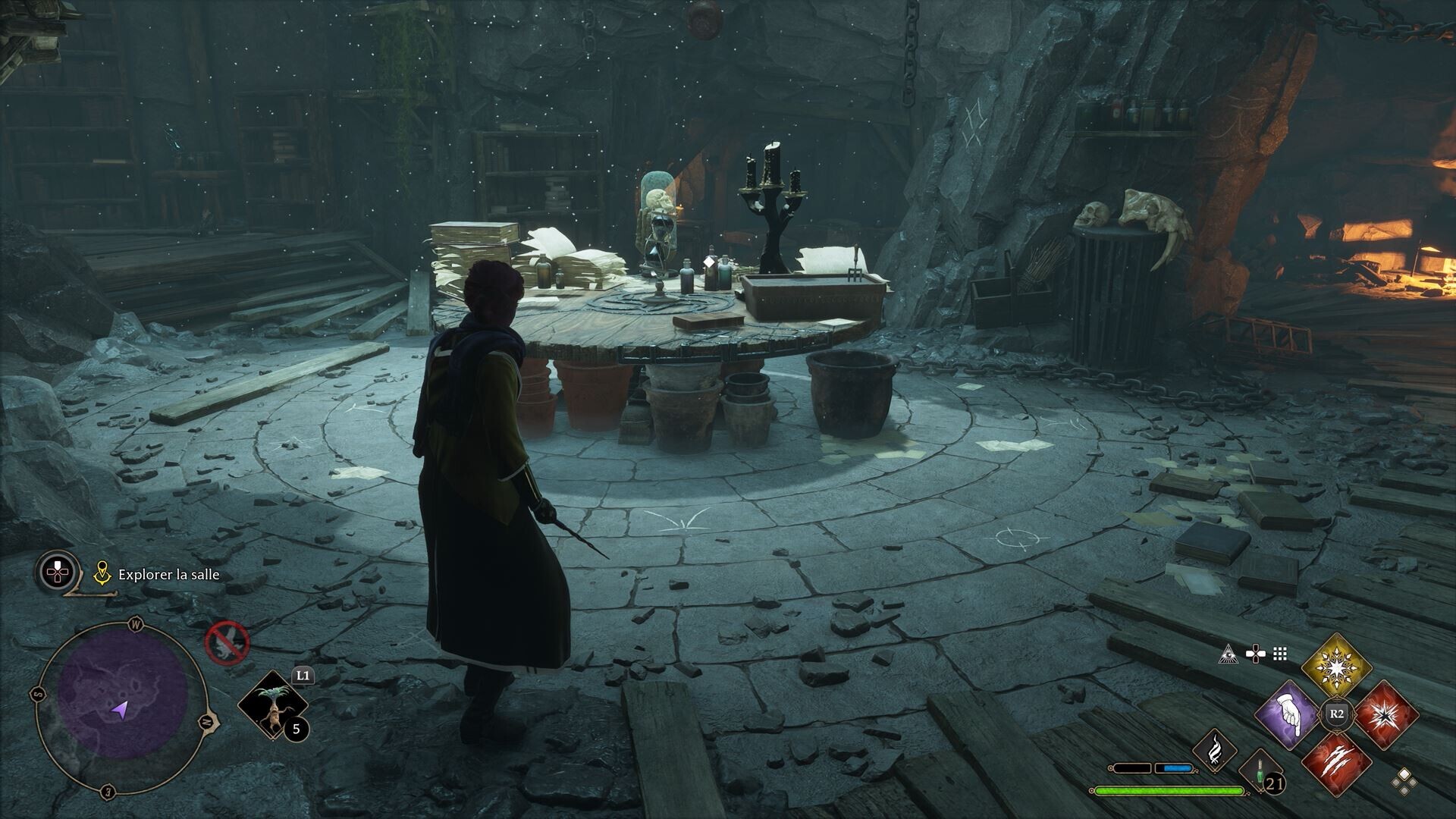This screenshot has width=1456, height=819.
Task: Activate the red claw-slash spell
Action: (1336, 762)
